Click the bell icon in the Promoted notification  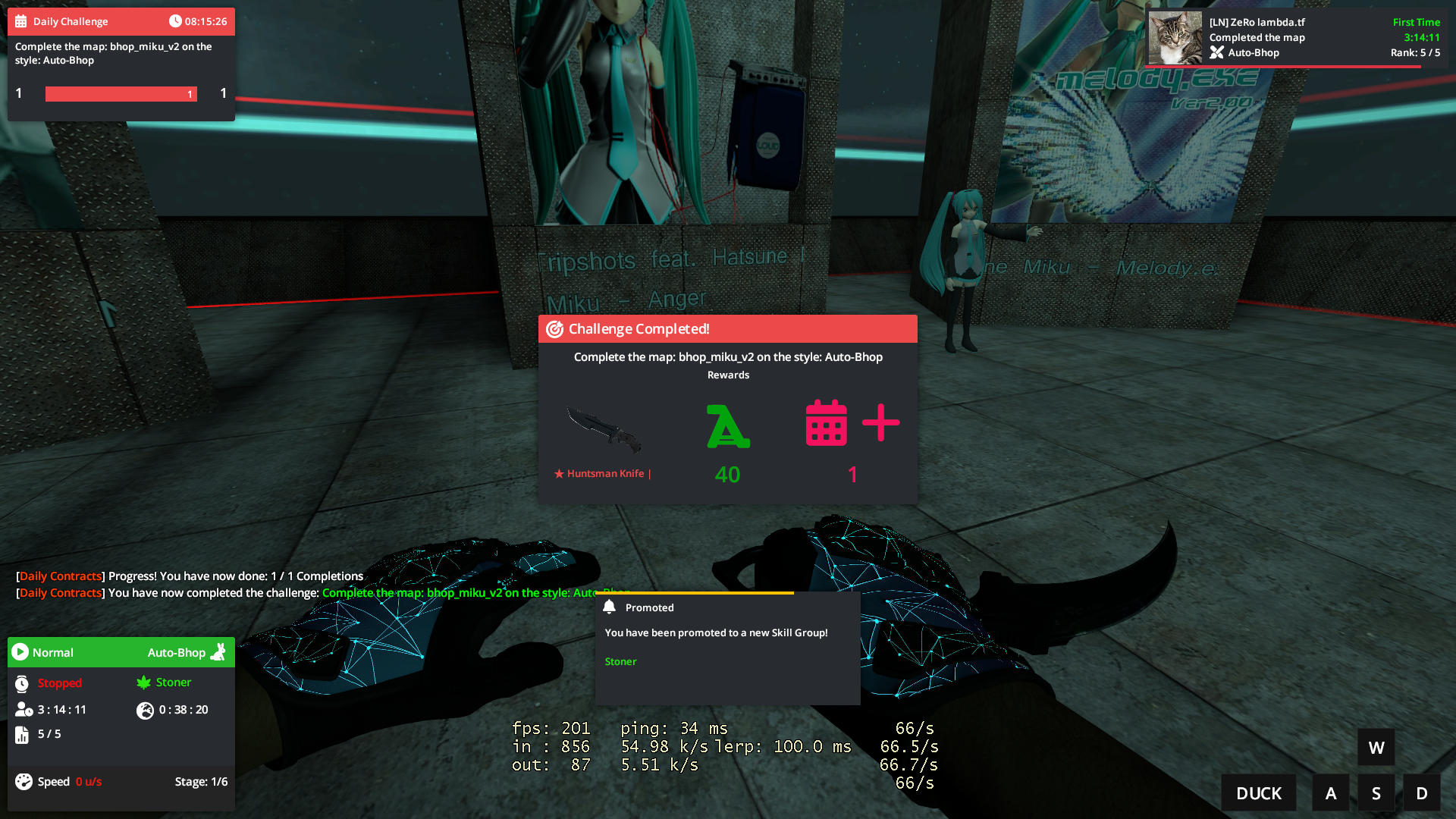click(x=609, y=607)
